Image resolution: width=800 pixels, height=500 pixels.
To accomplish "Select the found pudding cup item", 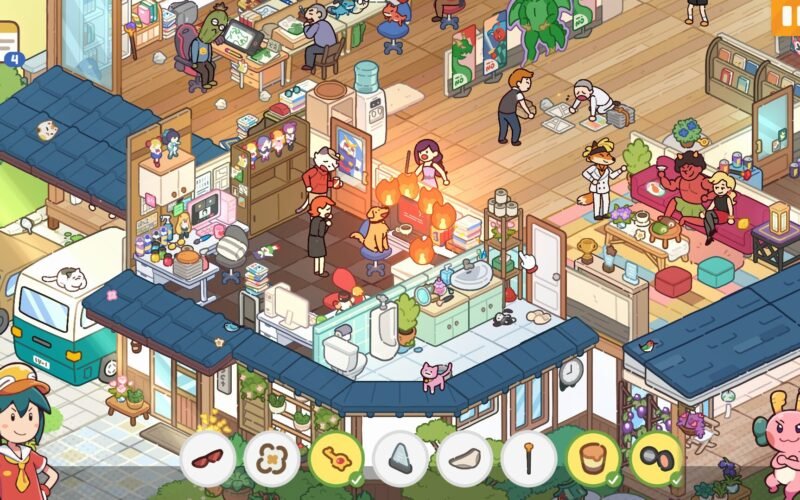I will click(x=593, y=459).
